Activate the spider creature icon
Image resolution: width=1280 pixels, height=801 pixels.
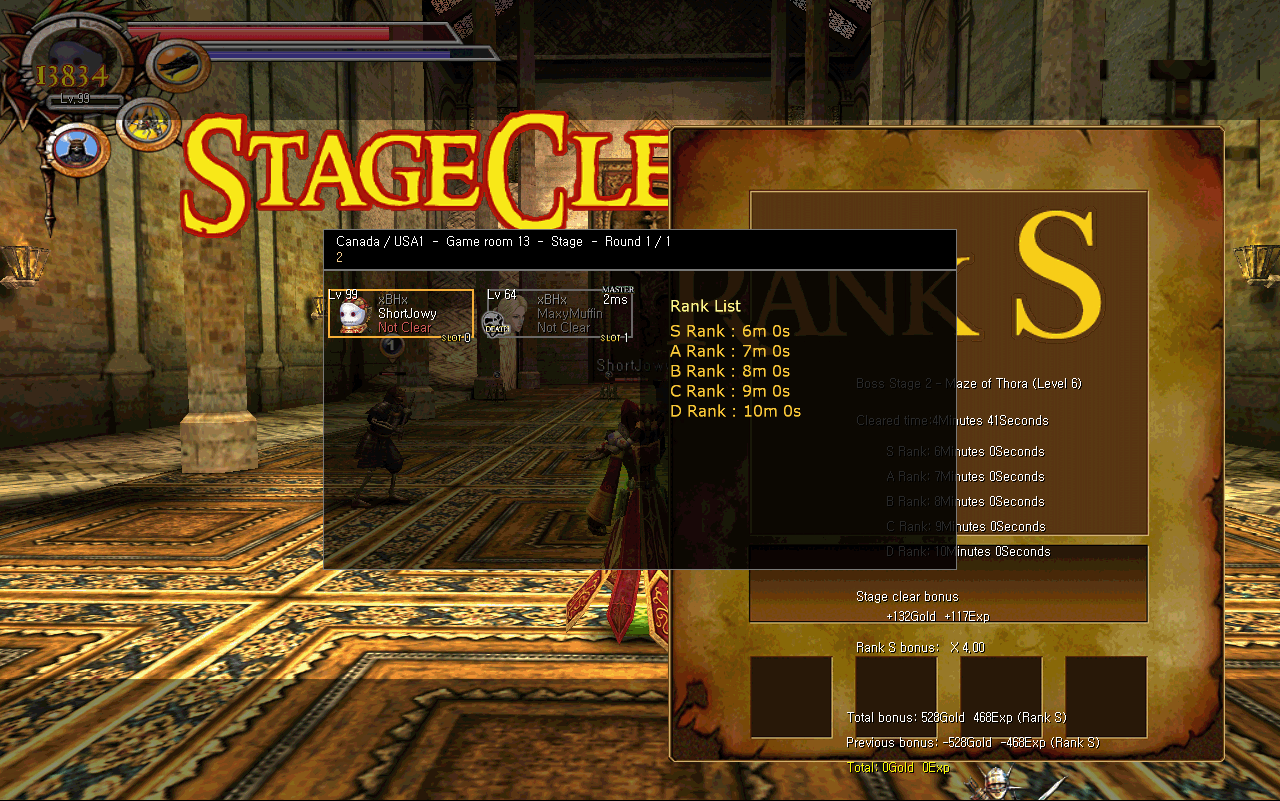pyautogui.click(x=147, y=123)
